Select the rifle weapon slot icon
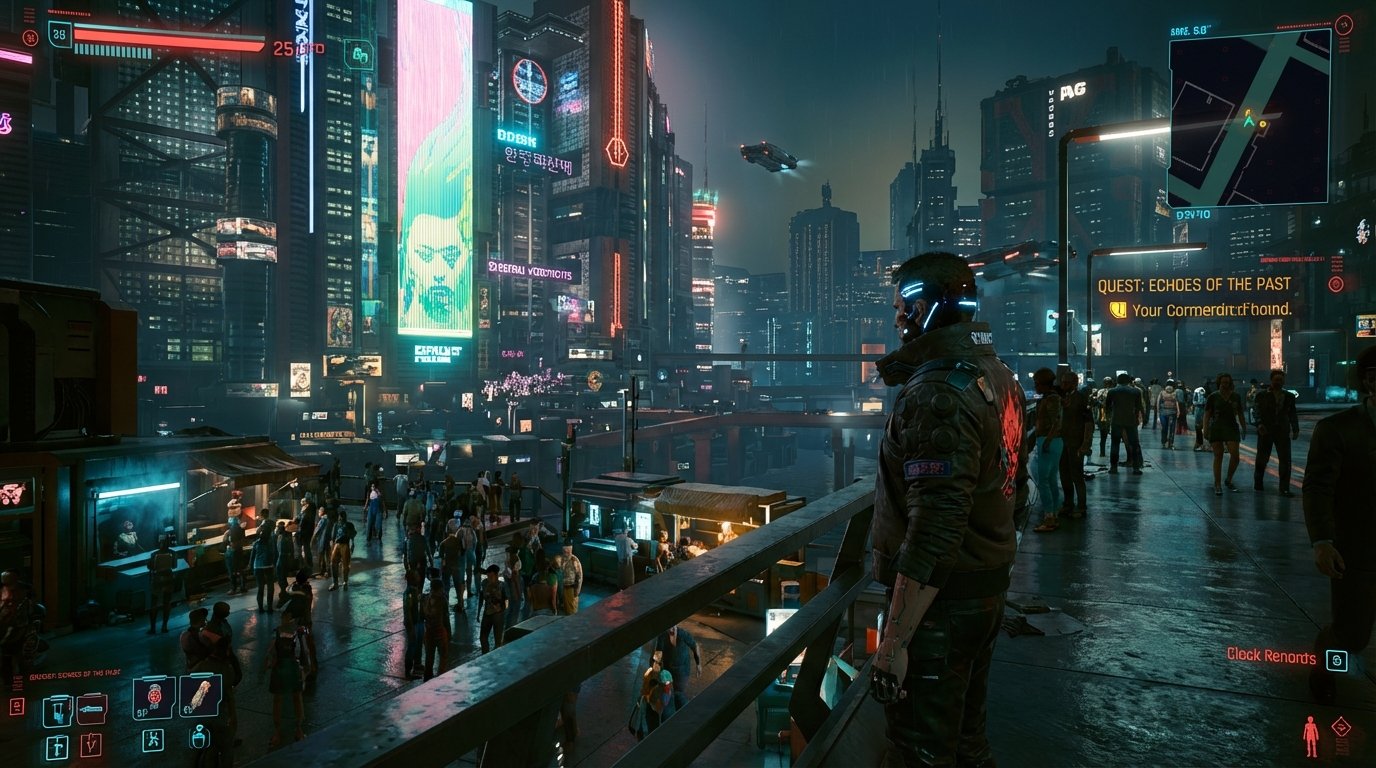 [92, 709]
